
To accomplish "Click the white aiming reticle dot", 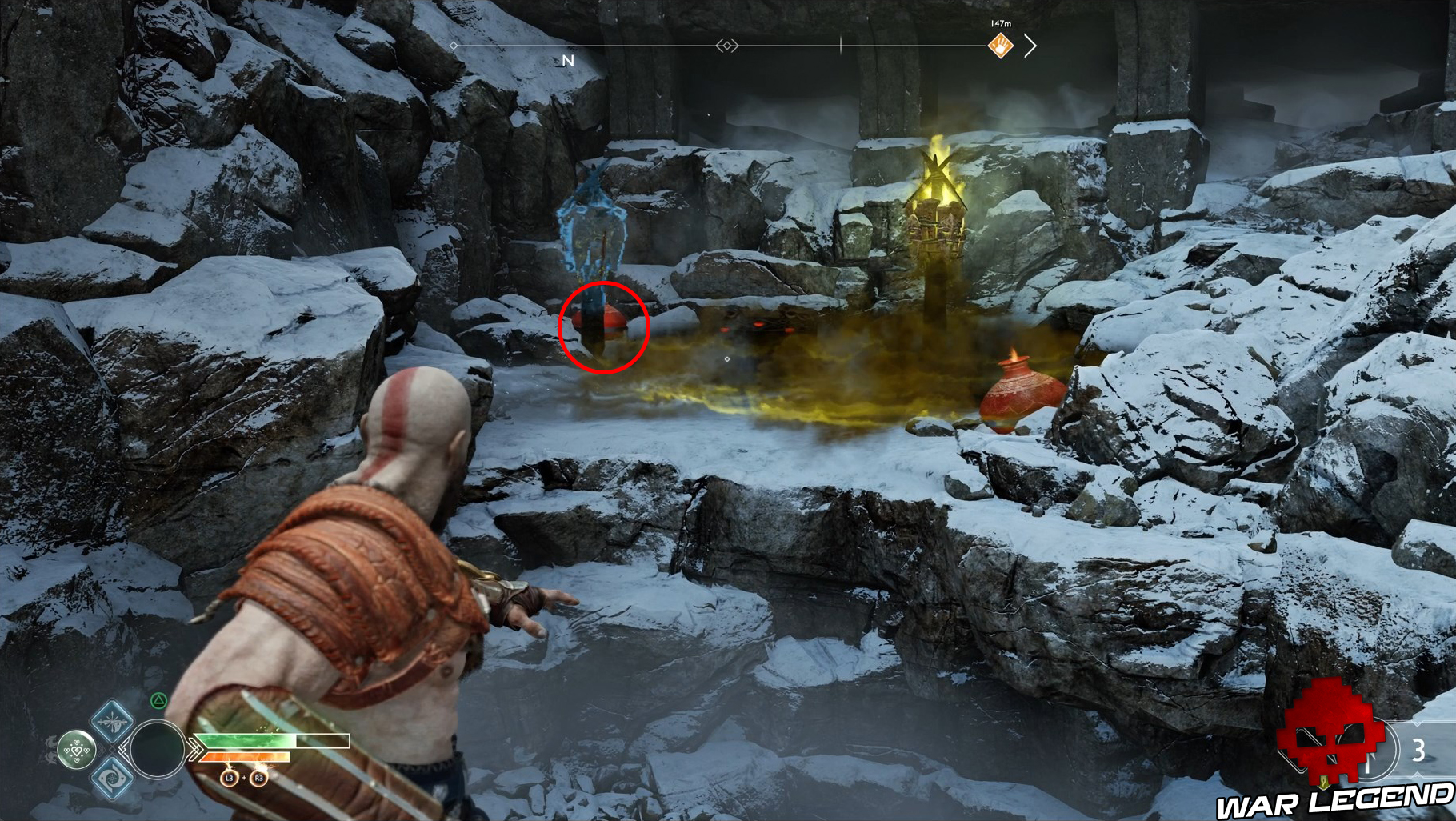I will pyautogui.click(x=726, y=359).
